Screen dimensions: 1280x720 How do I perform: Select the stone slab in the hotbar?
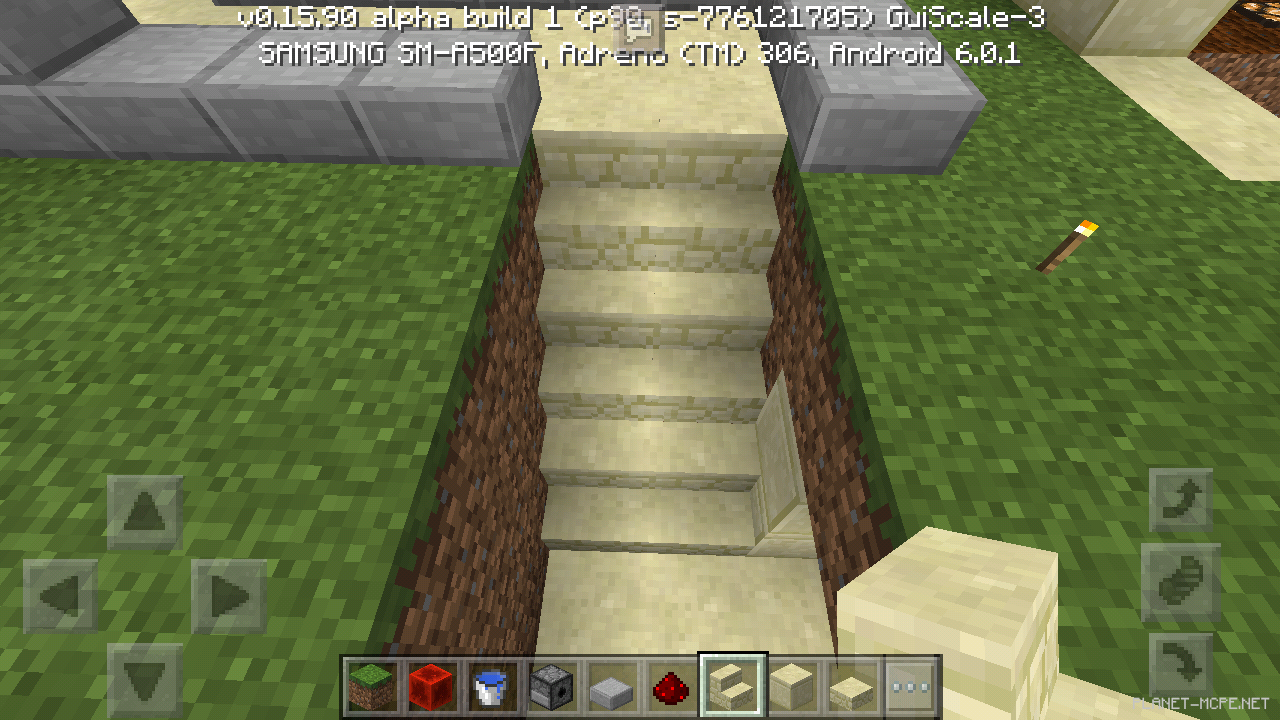pyautogui.click(x=612, y=685)
